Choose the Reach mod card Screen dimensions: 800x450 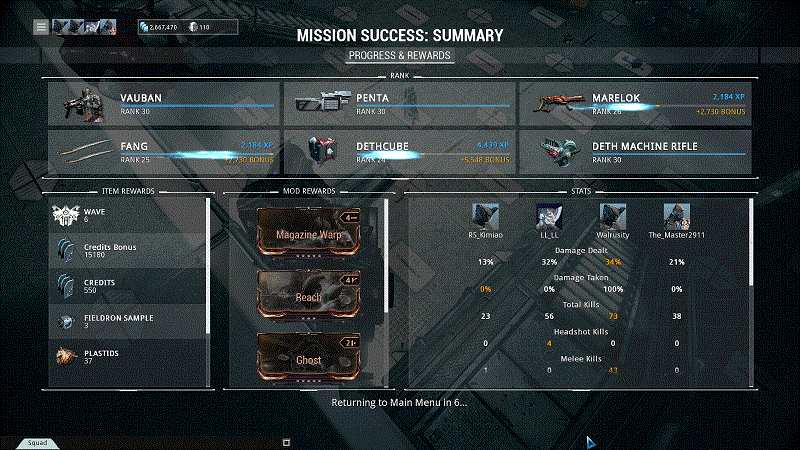click(x=309, y=294)
